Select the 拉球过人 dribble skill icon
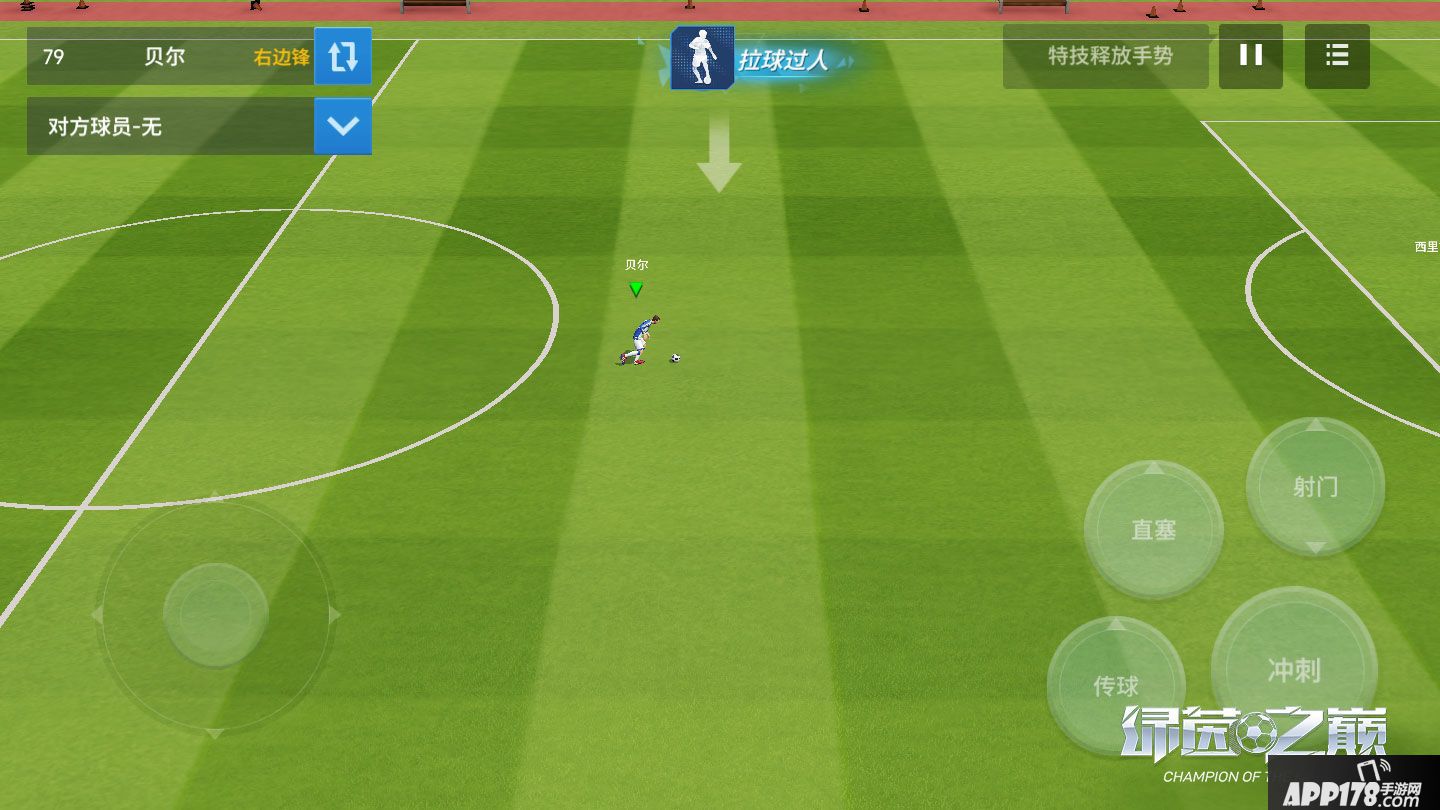 pyautogui.click(x=703, y=59)
